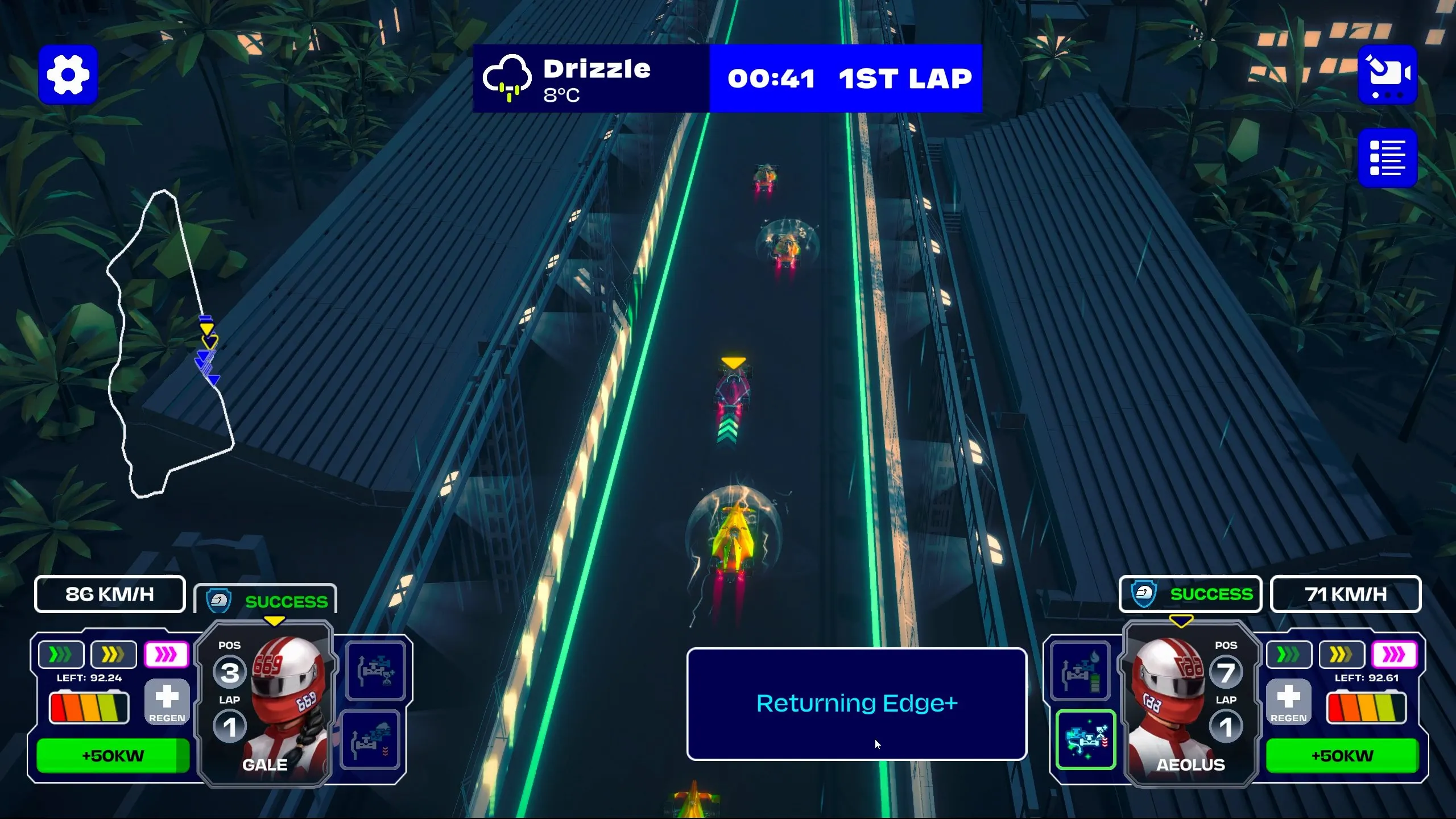Activate Aeolus's REGEN button

[x=1288, y=703]
